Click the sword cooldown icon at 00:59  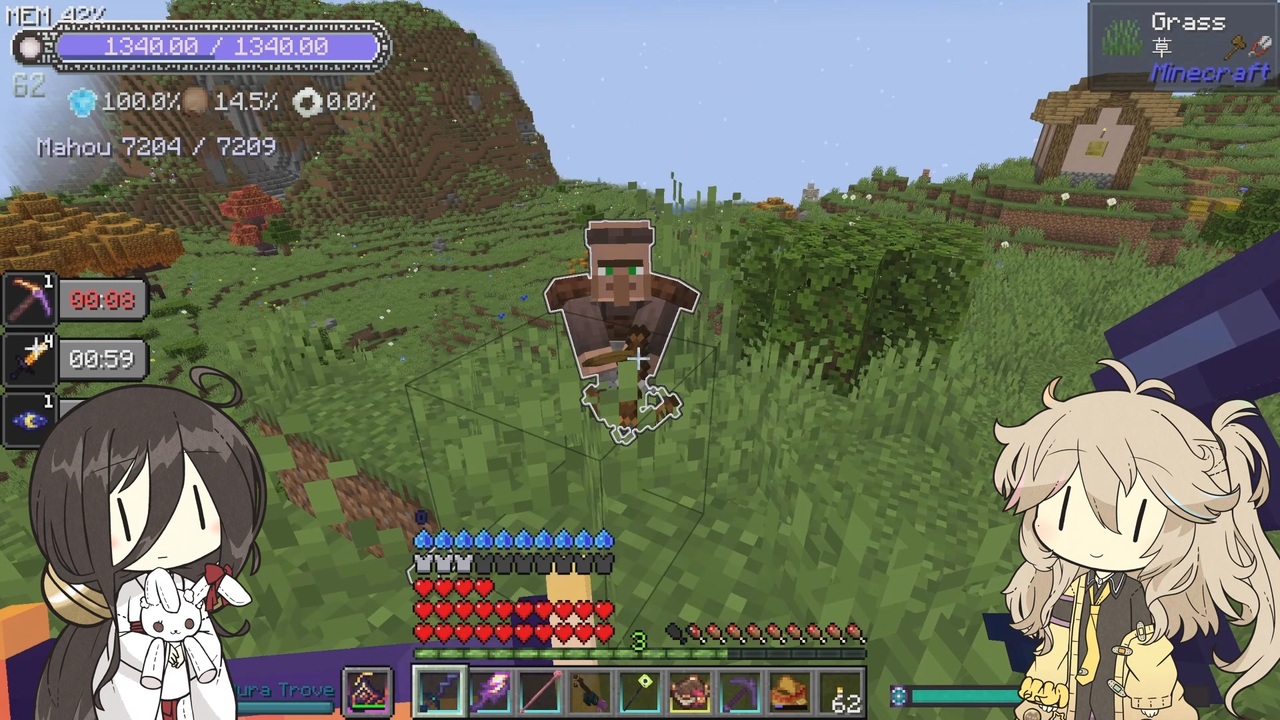tap(30, 358)
